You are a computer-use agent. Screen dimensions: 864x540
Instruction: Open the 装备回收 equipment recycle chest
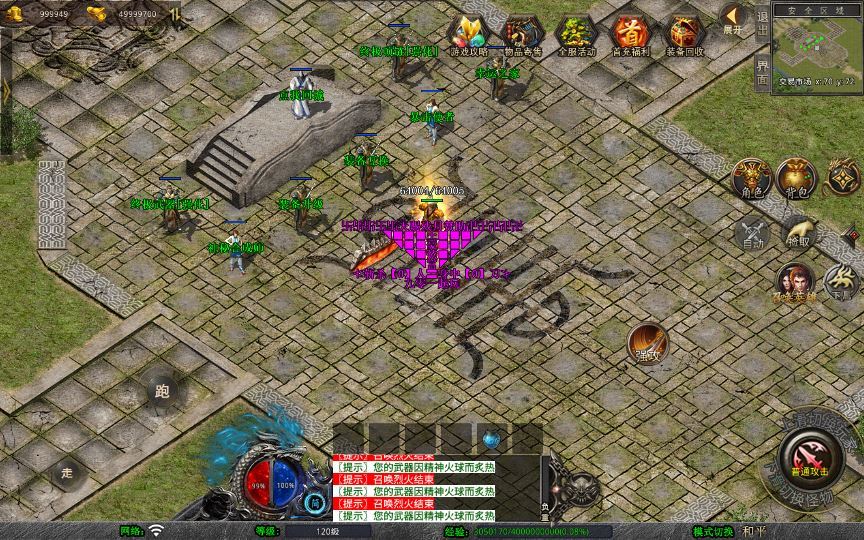tap(685, 34)
